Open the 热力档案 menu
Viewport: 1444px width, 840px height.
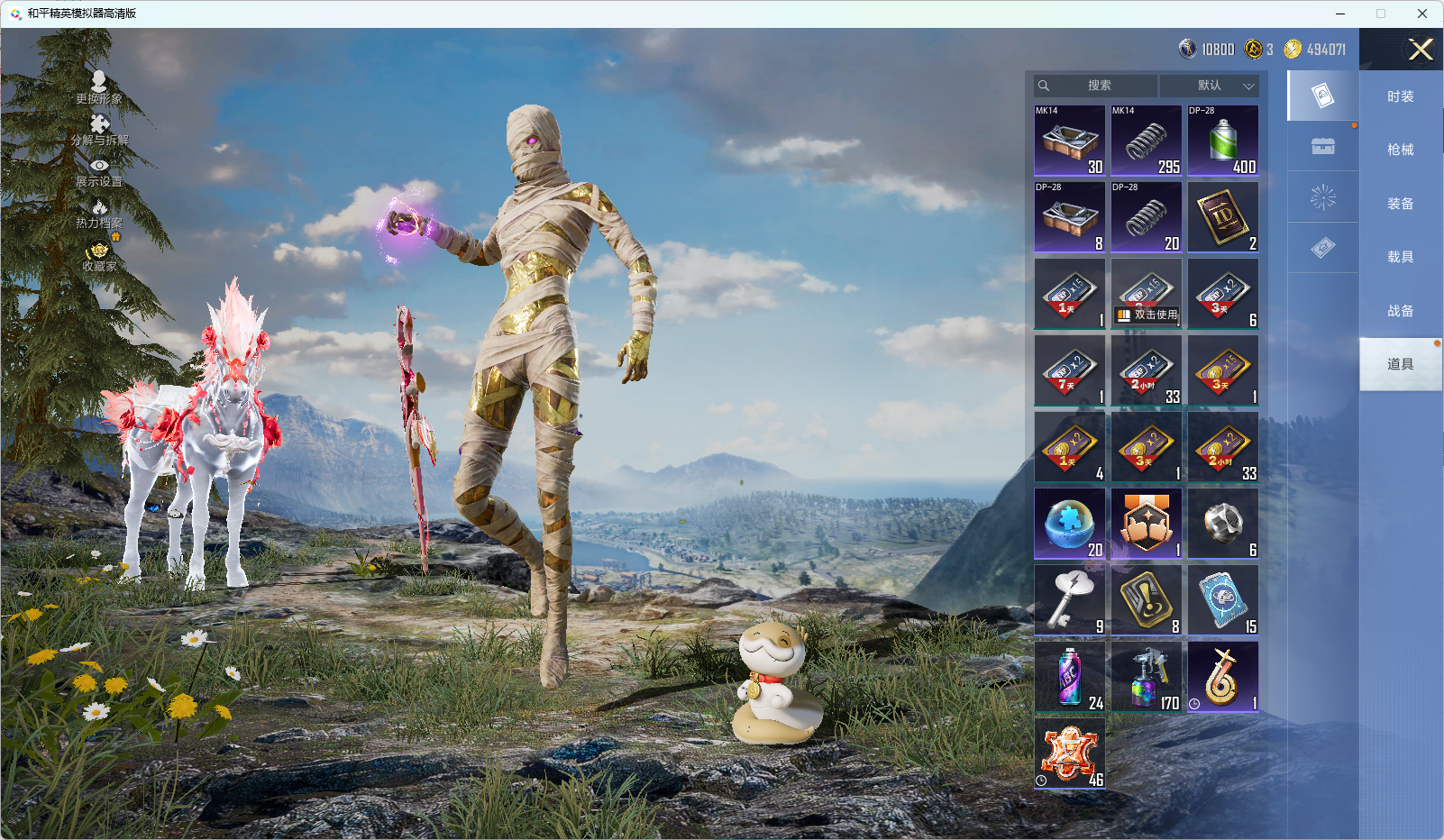99,214
